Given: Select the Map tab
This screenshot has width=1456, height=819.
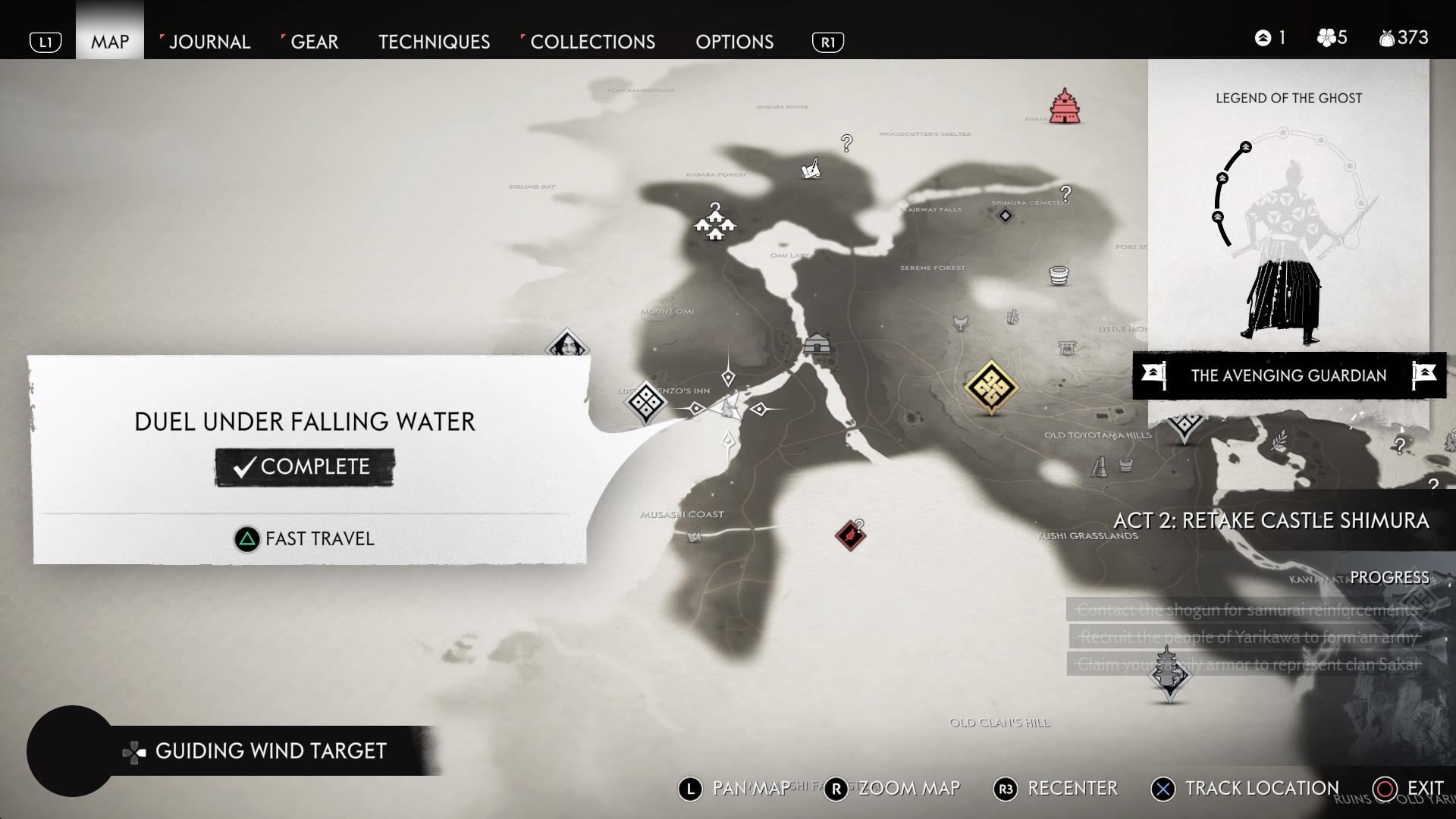Looking at the screenshot, I should pos(110,42).
